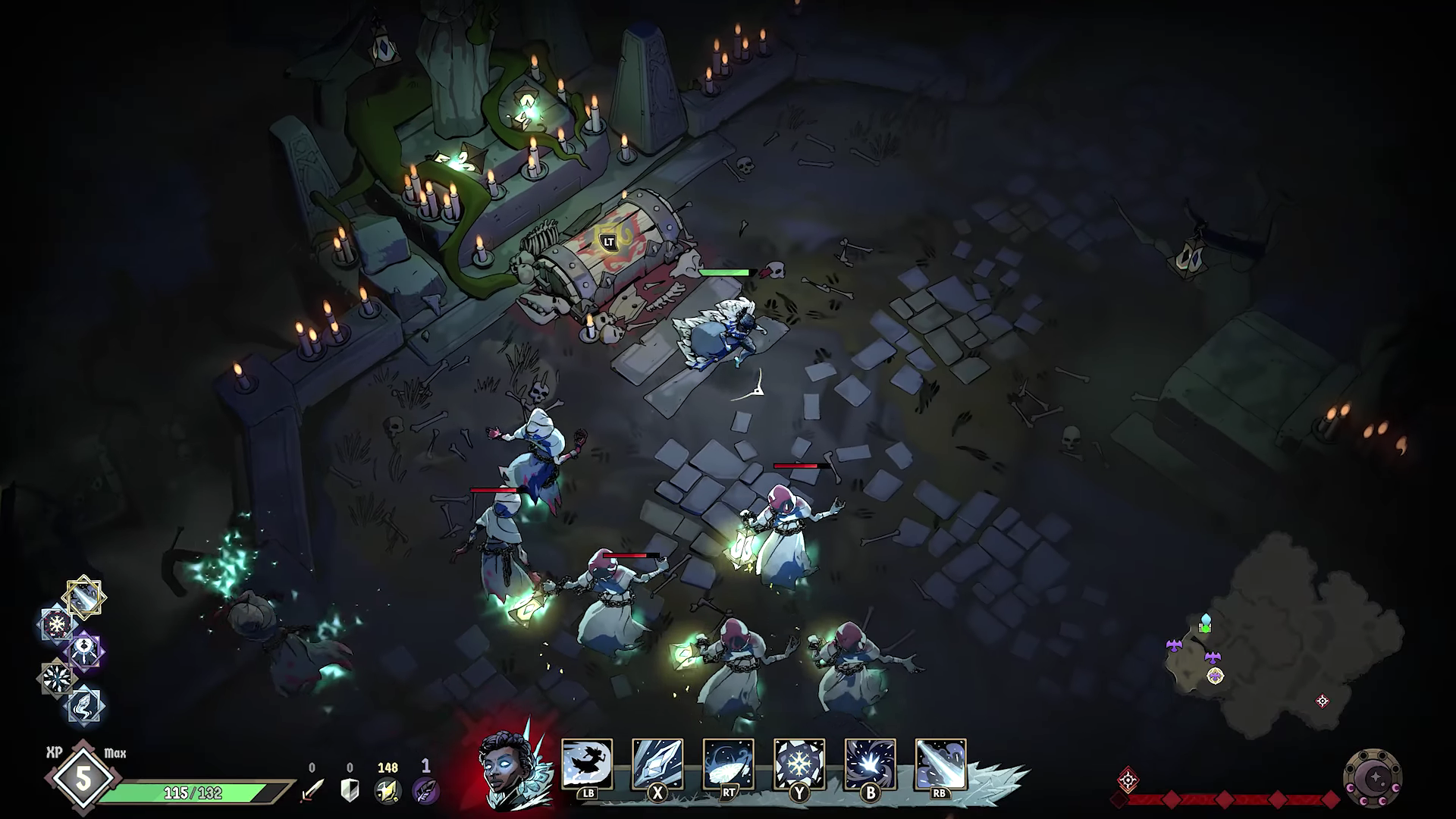This screenshot has height=819, width=1456.
Task: Click the shield armor stat icon
Action: pos(350,790)
